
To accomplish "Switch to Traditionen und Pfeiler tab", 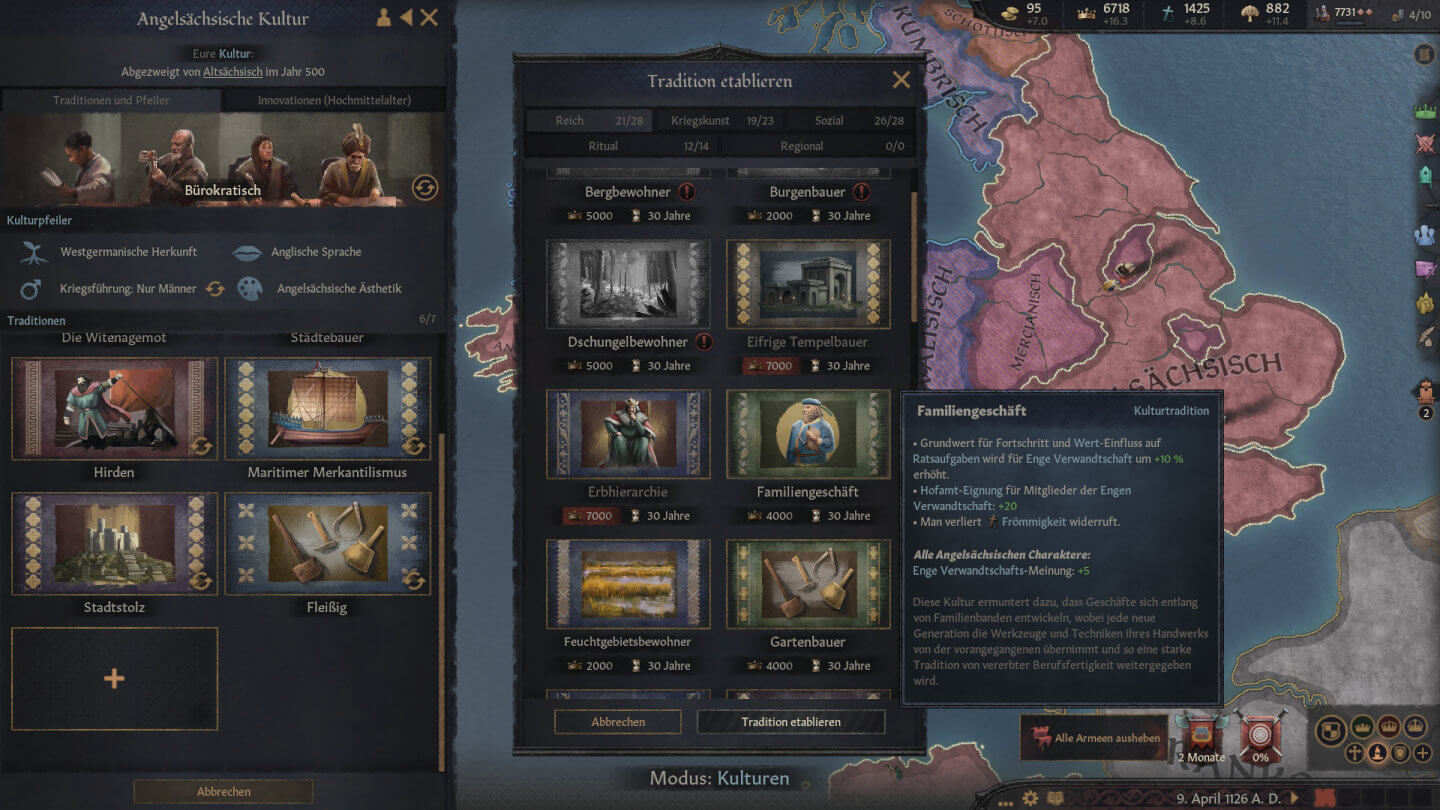I will [111, 100].
